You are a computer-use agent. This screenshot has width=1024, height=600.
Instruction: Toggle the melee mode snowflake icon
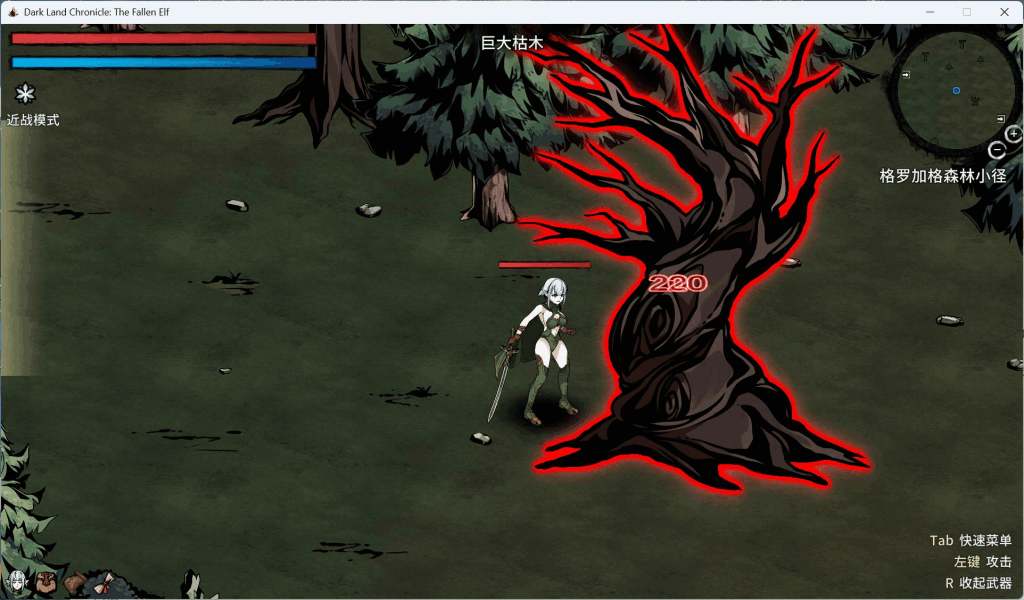[25, 94]
